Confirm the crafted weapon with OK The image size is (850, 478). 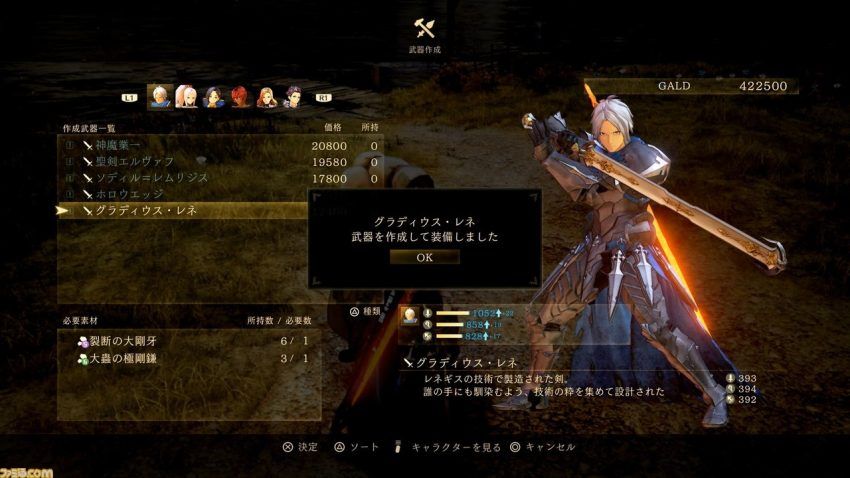point(424,257)
